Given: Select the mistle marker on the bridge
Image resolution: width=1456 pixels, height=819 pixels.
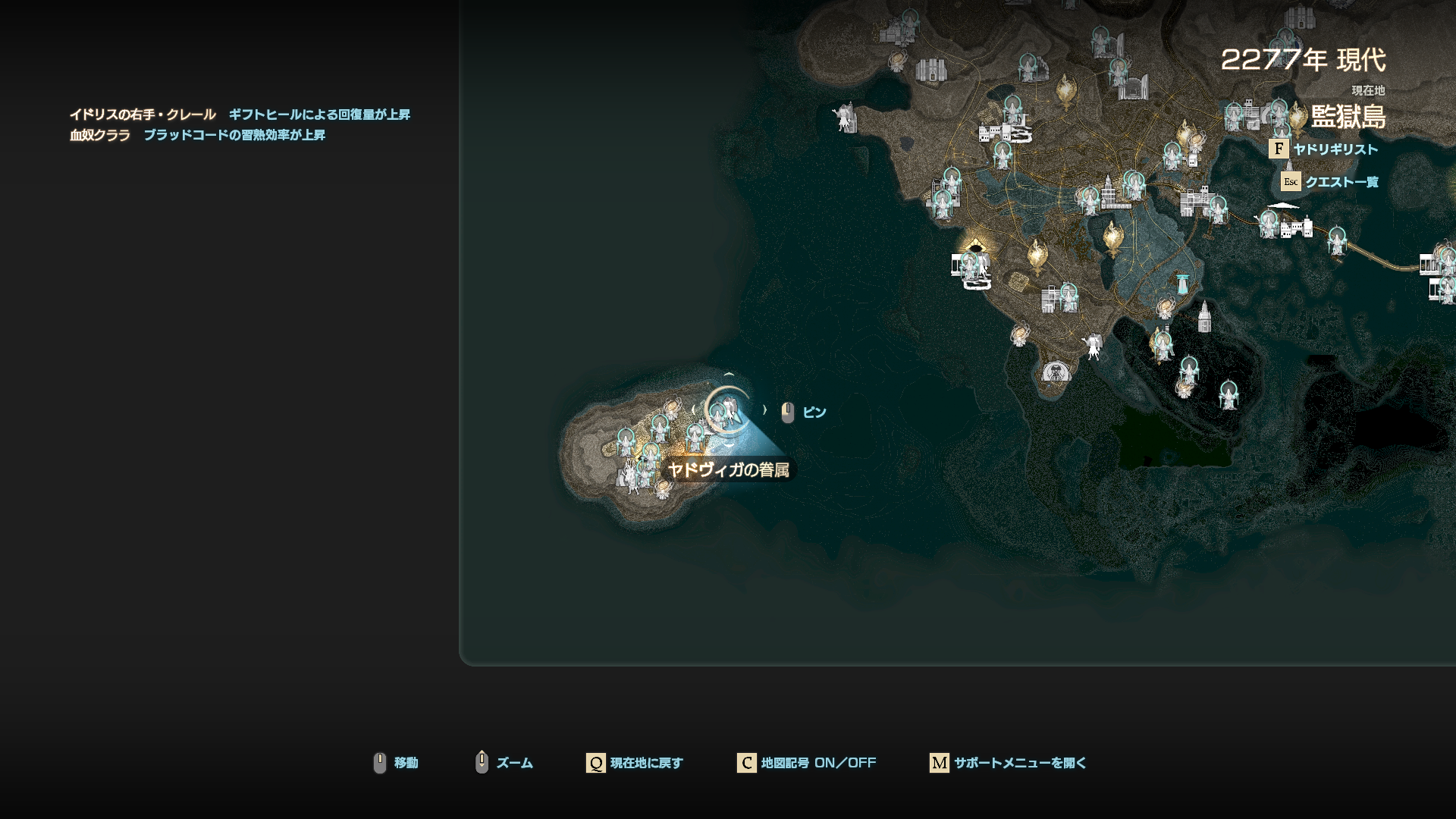Looking at the screenshot, I should point(1336,240).
